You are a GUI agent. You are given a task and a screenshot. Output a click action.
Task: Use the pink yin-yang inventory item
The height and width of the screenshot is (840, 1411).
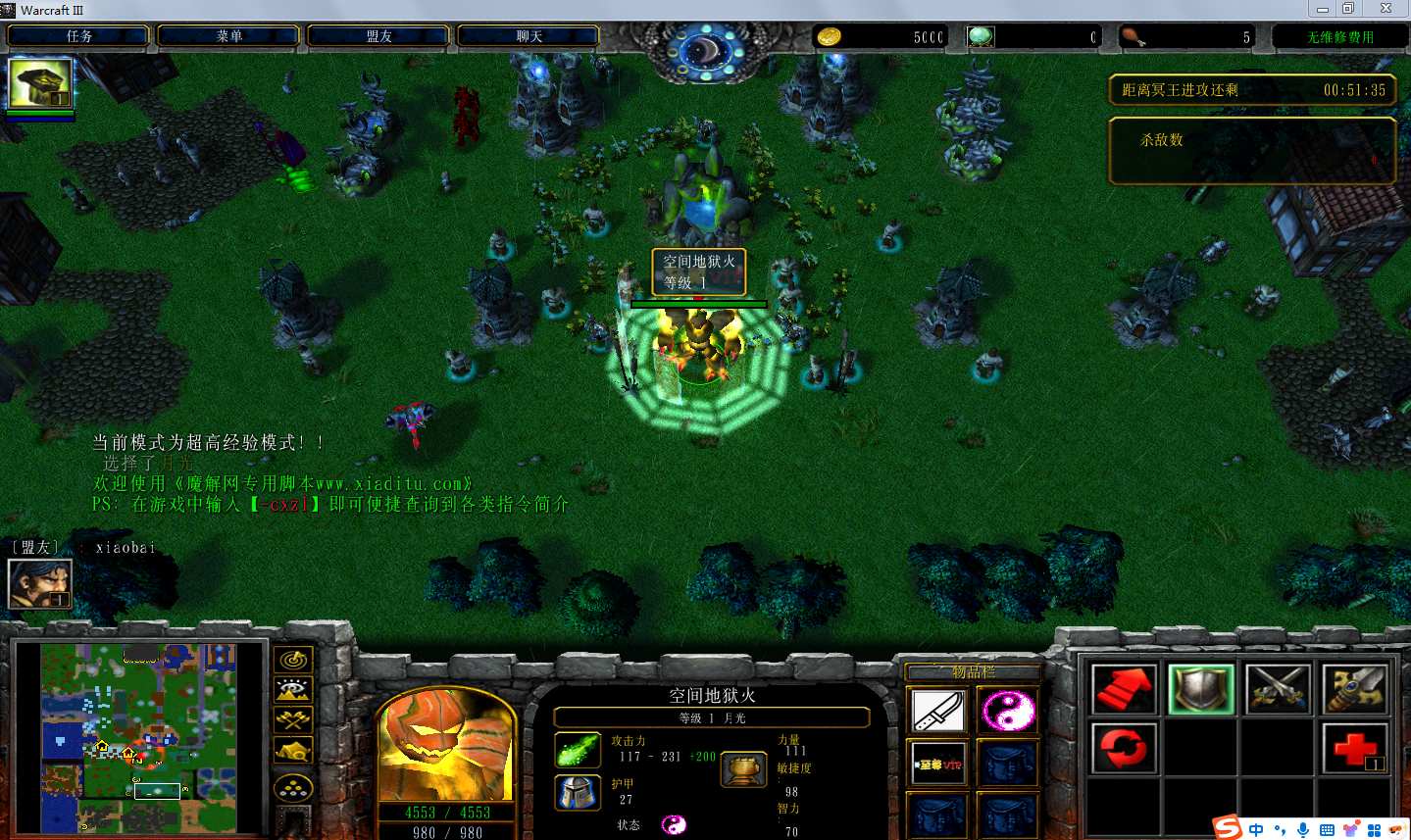click(x=1007, y=711)
